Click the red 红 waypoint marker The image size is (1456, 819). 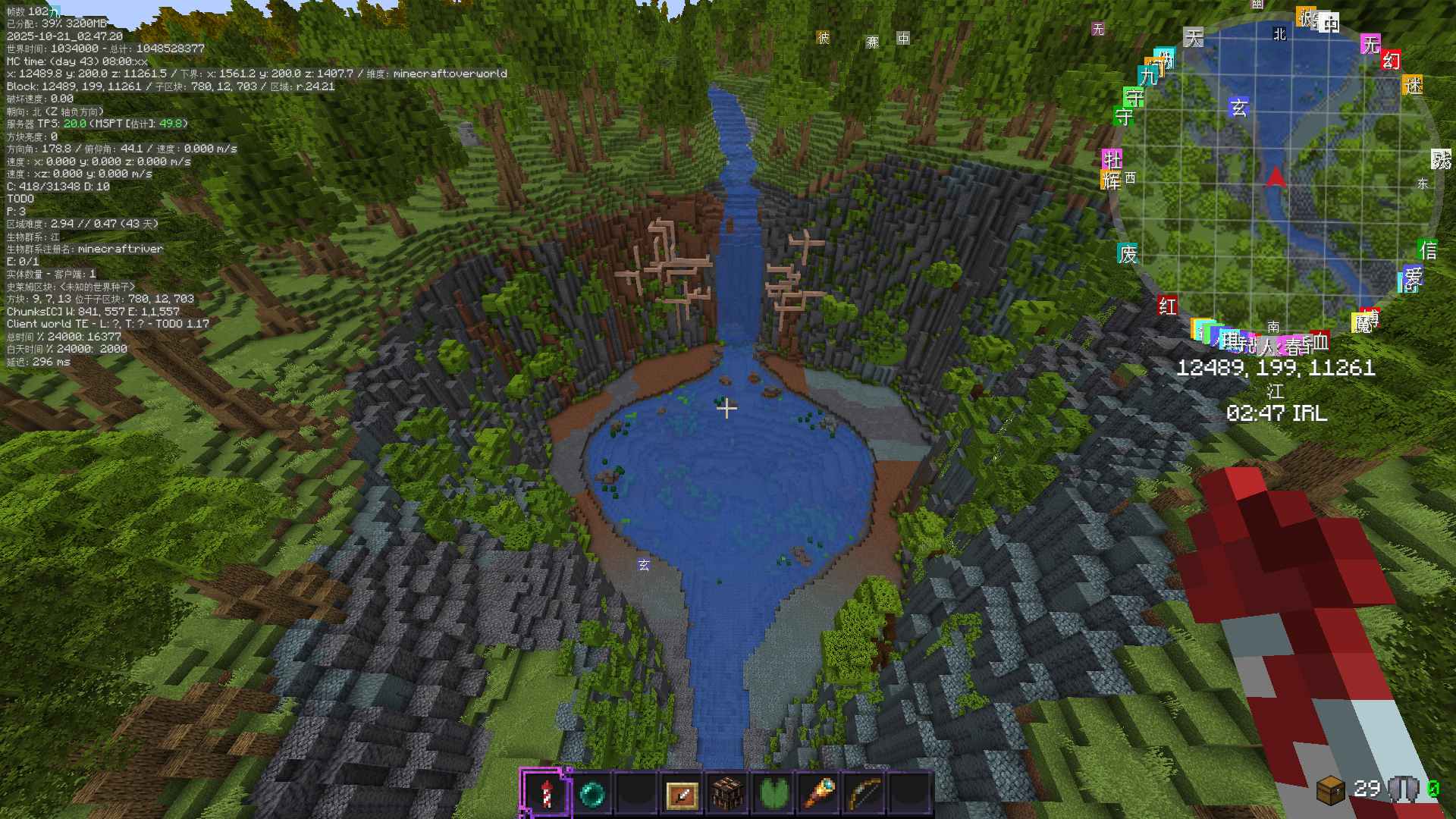pos(1167,306)
